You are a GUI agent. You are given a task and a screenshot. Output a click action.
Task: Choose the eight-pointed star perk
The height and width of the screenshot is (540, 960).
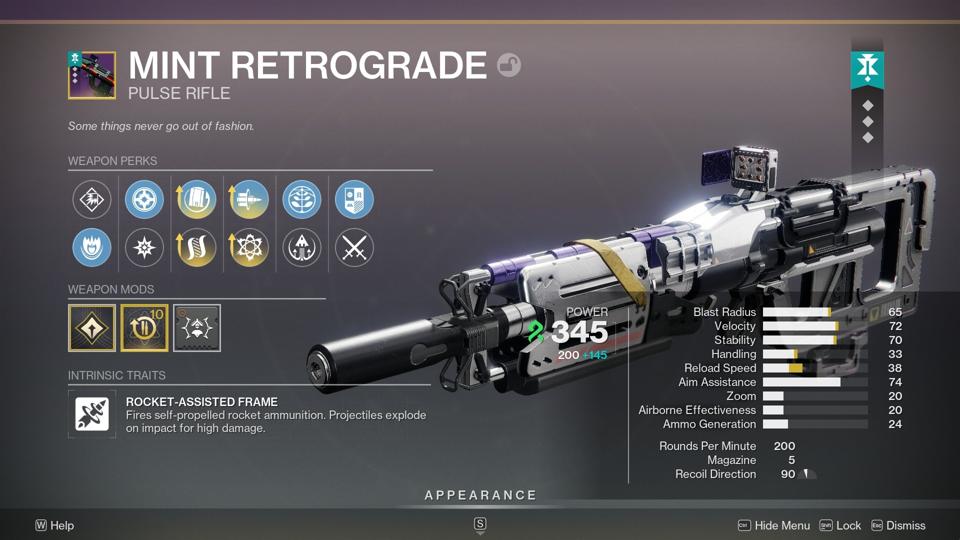pyautogui.click(x=144, y=248)
